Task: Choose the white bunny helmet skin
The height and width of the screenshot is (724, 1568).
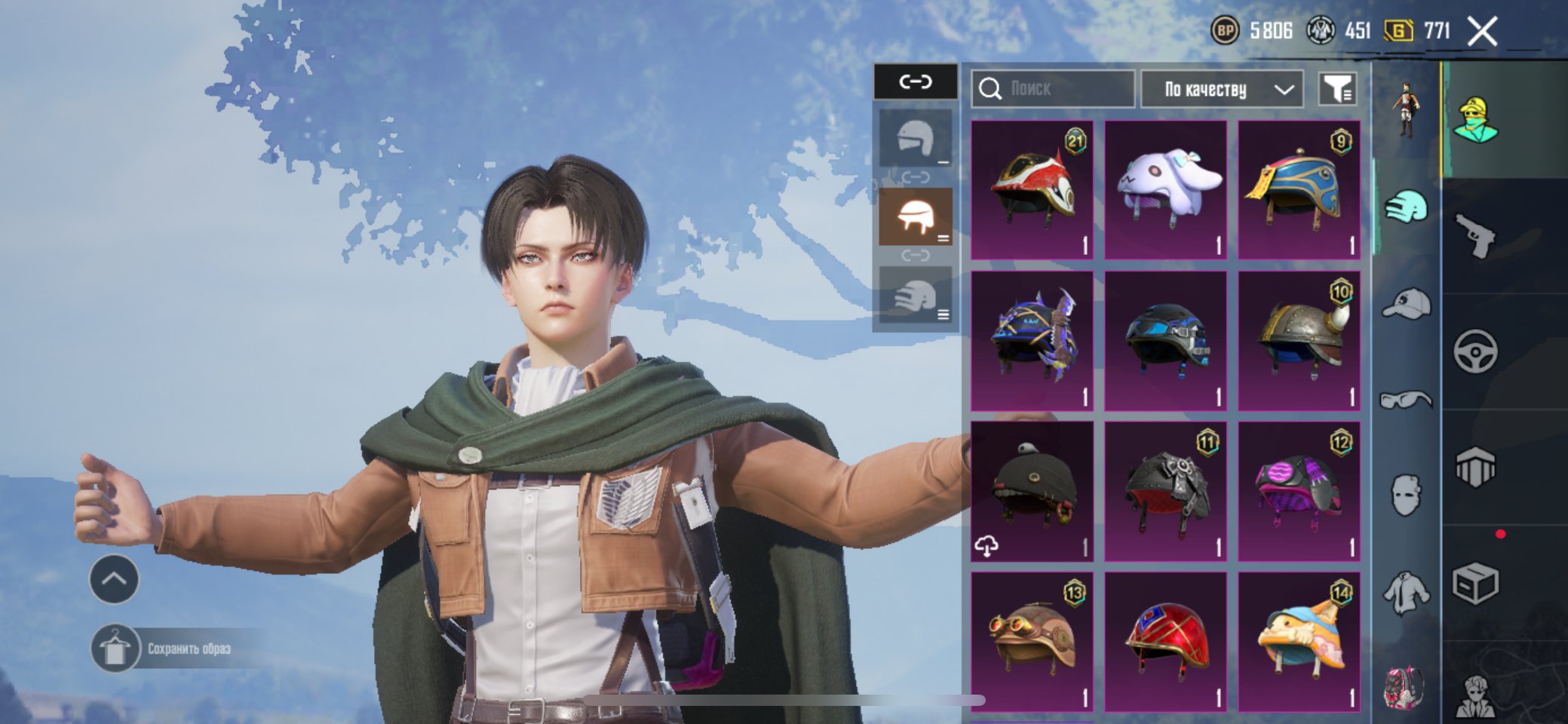Action: tap(1165, 189)
